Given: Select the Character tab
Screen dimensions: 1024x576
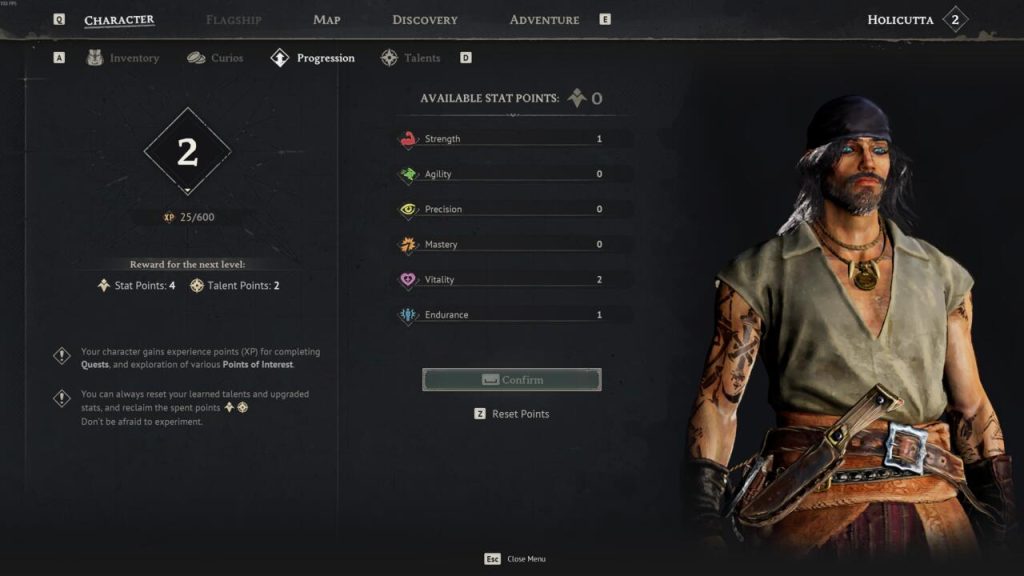Looking at the screenshot, I should point(119,20).
